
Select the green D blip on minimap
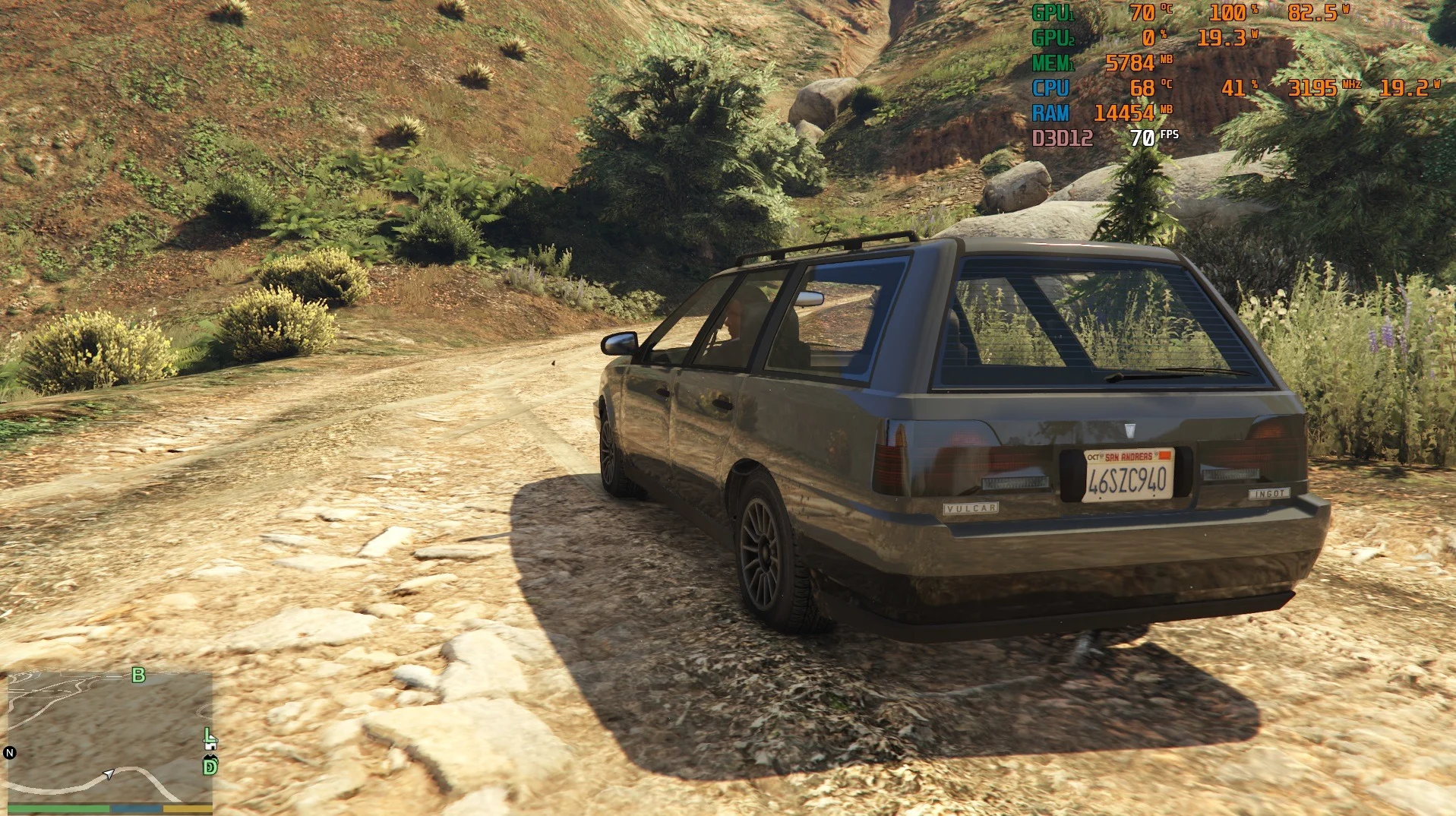point(210,767)
